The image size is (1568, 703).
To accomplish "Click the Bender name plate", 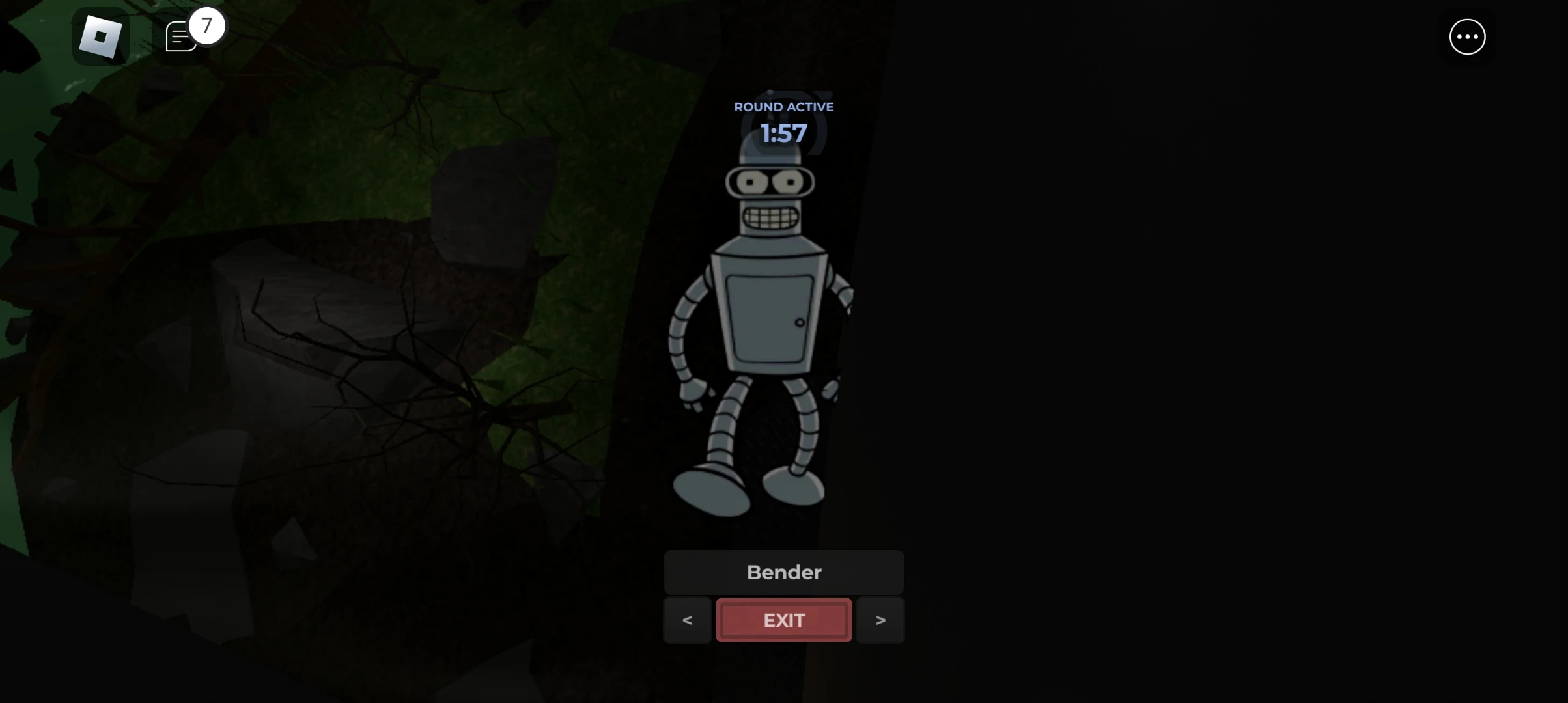I will (783, 572).
